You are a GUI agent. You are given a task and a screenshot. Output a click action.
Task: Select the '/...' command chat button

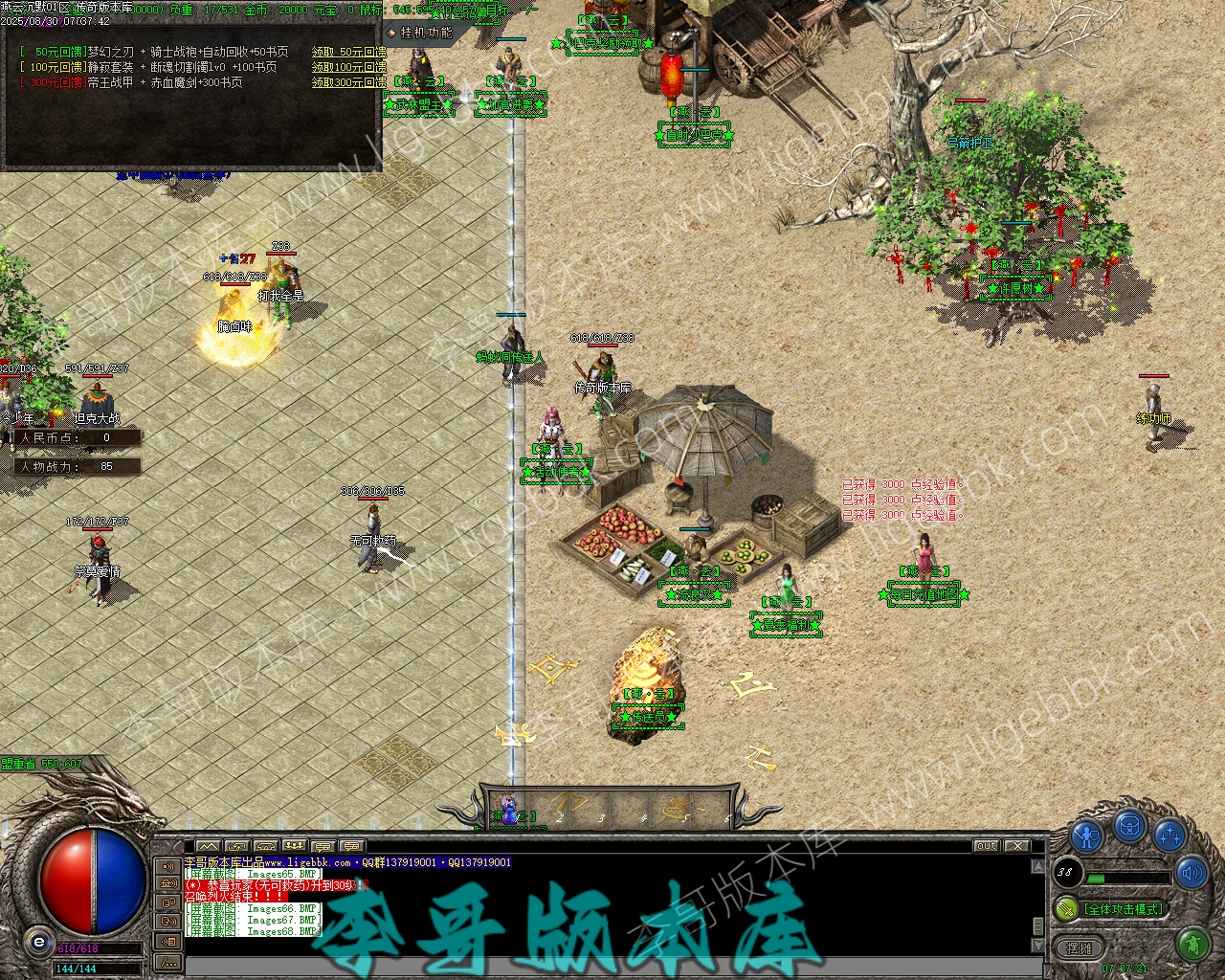point(167,961)
